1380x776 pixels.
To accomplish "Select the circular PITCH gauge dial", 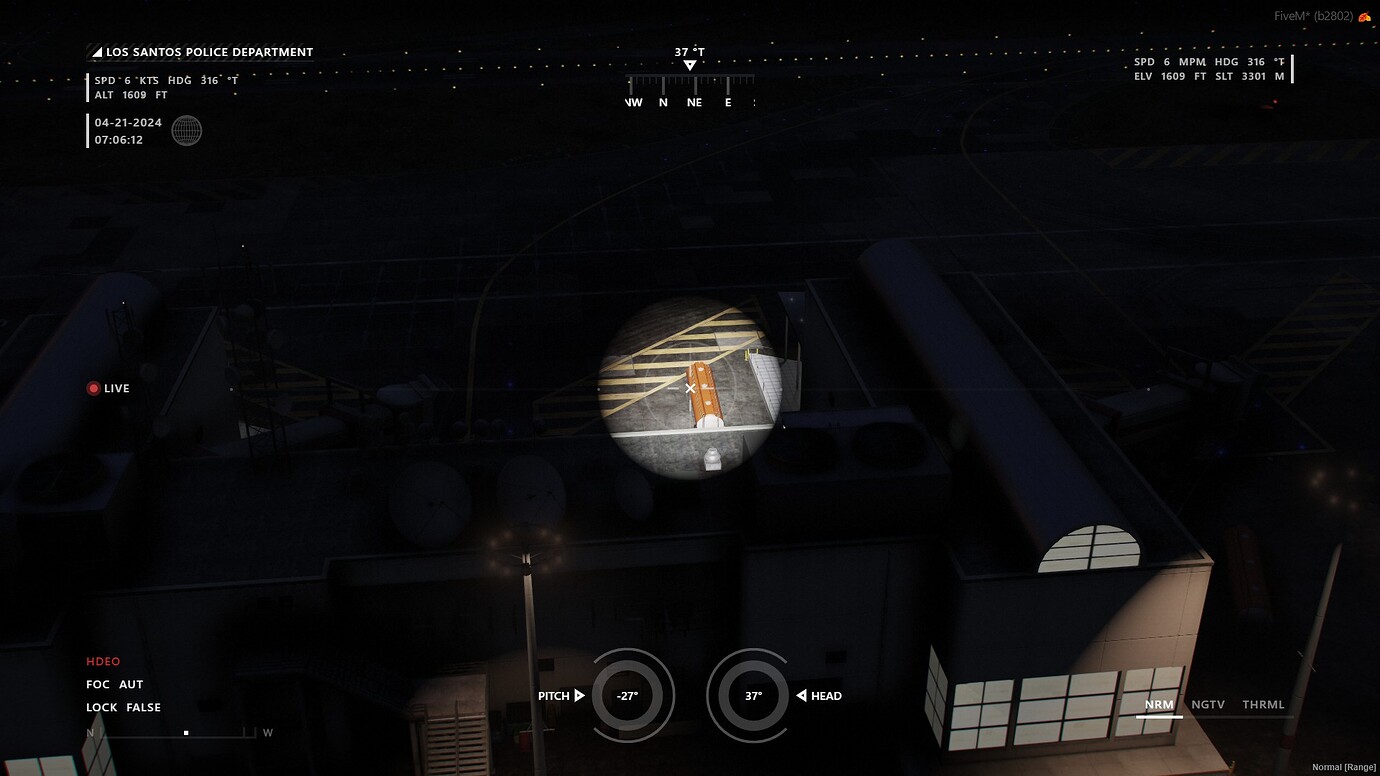I will (x=633, y=695).
